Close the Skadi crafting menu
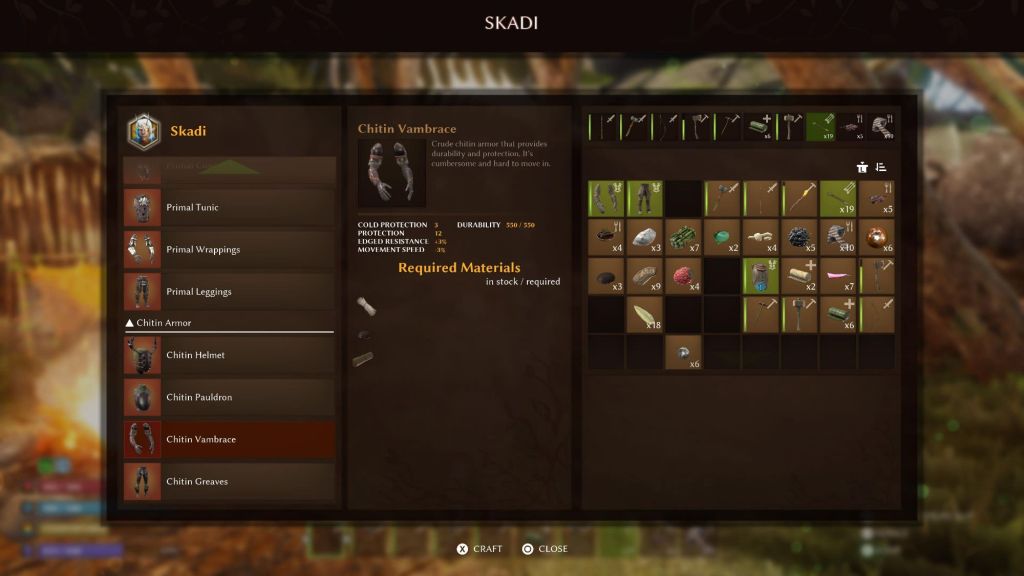 pyautogui.click(x=545, y=549)
